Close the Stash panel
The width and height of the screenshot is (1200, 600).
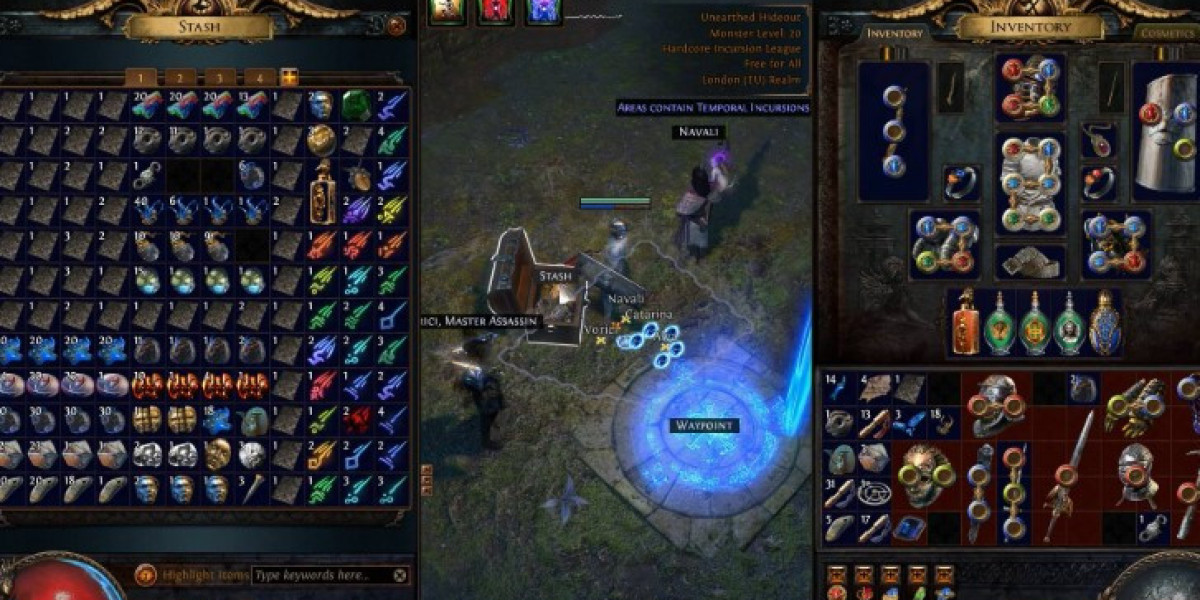[397, 27]
